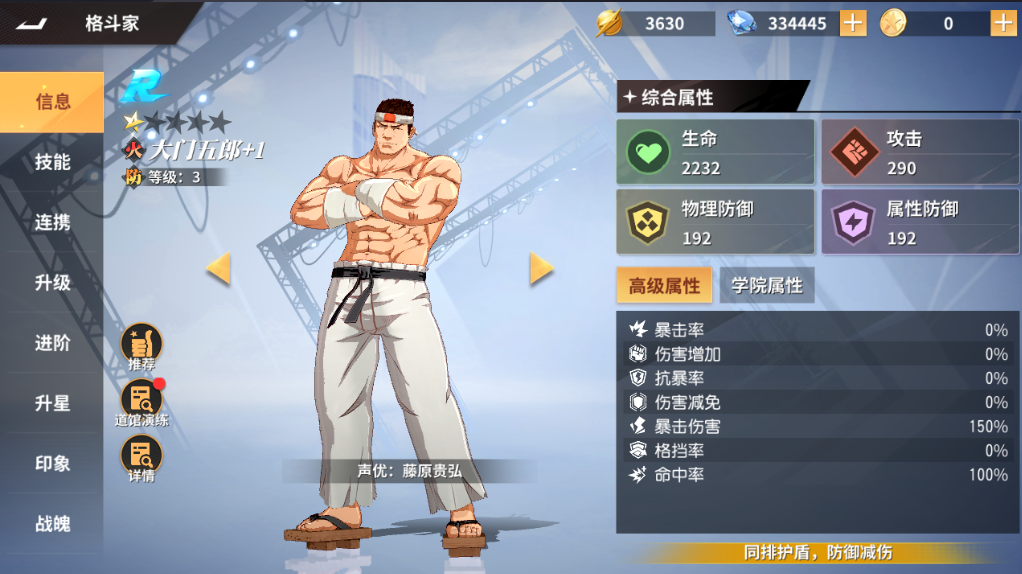Image resolution: width=1022 pixels, height=574 pixels.
Task: Show the next fighter with the right arrow
Action: pos(541,268)
